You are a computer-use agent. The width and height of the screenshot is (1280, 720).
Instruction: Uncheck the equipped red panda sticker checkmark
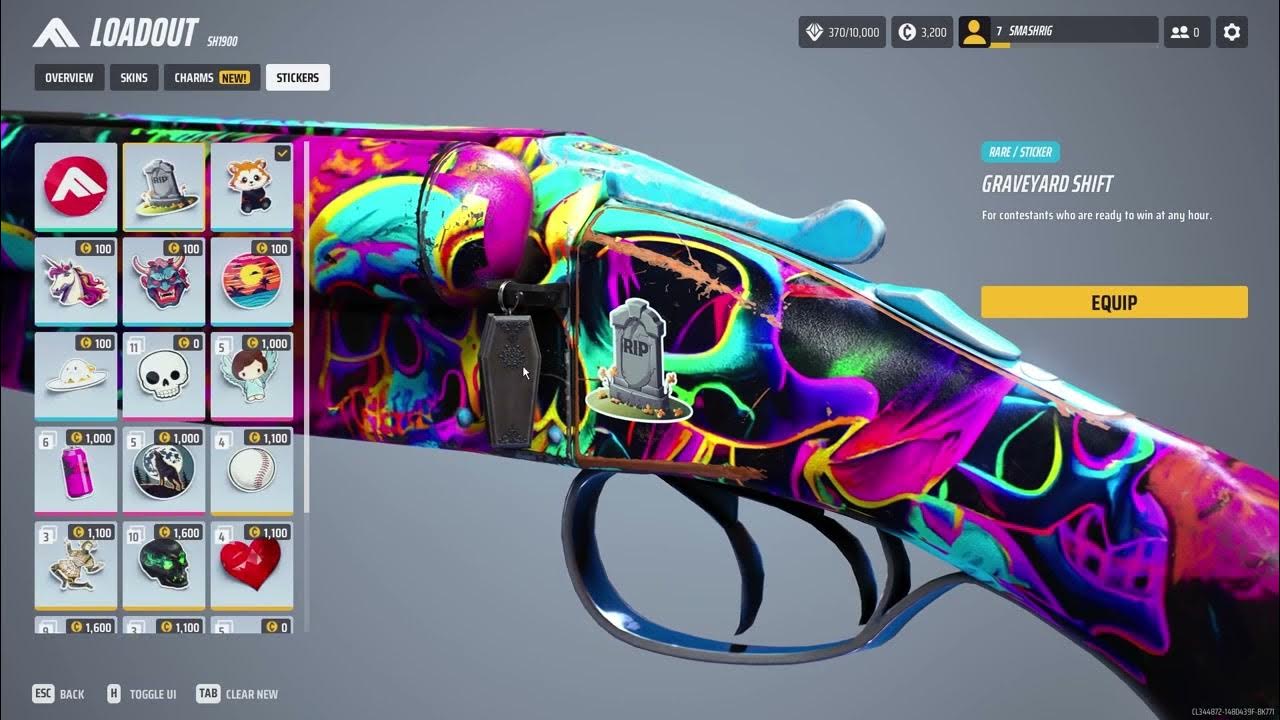pos(282,153)
